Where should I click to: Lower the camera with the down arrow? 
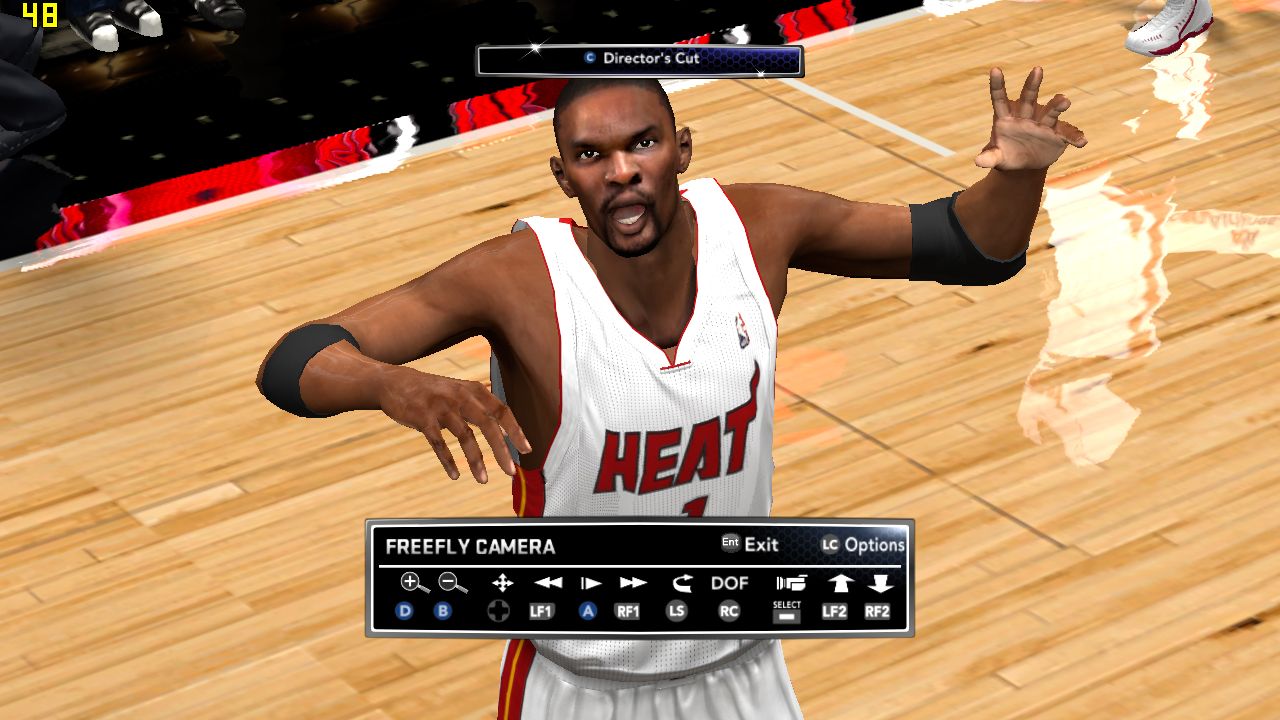point(878,582)
